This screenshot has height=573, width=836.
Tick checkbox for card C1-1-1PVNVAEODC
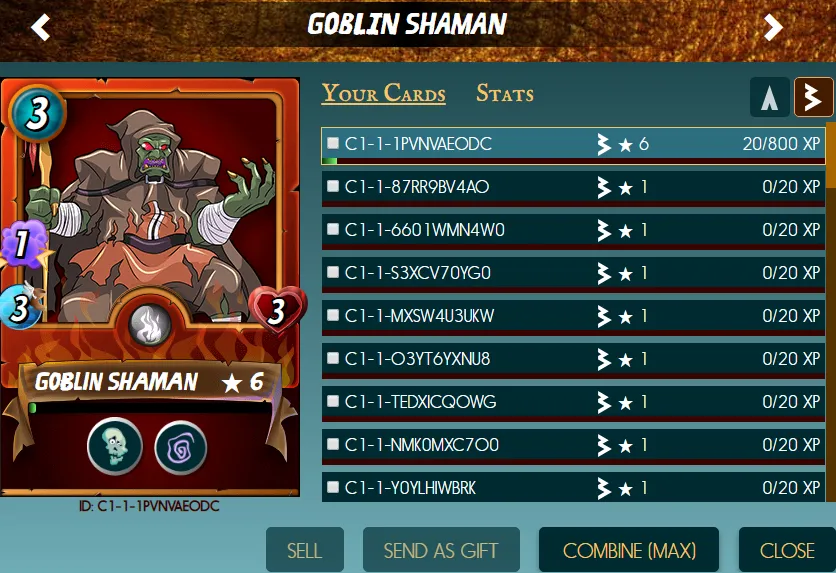tap(333, 144)
